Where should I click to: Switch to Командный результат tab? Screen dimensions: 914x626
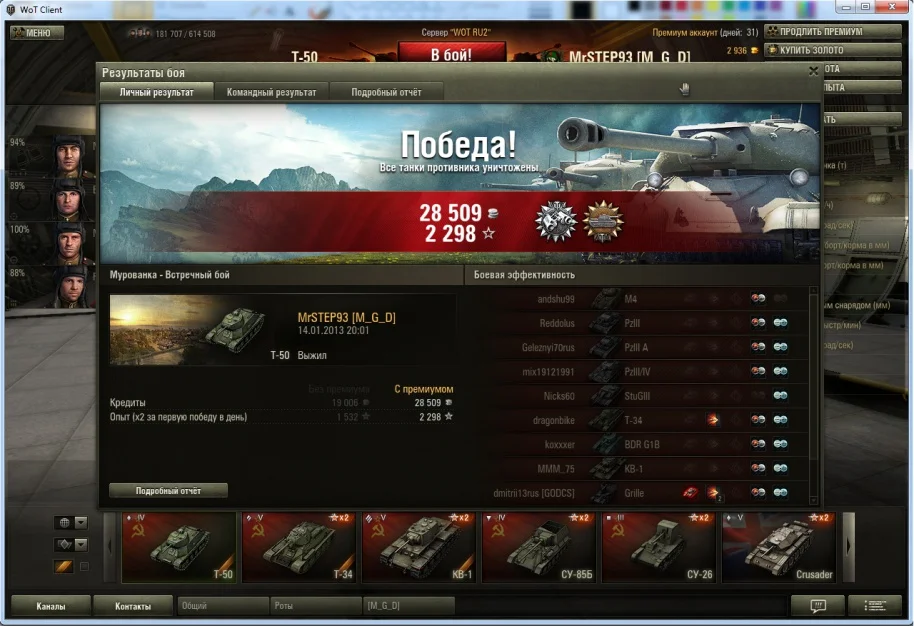[x=271, y=92]
